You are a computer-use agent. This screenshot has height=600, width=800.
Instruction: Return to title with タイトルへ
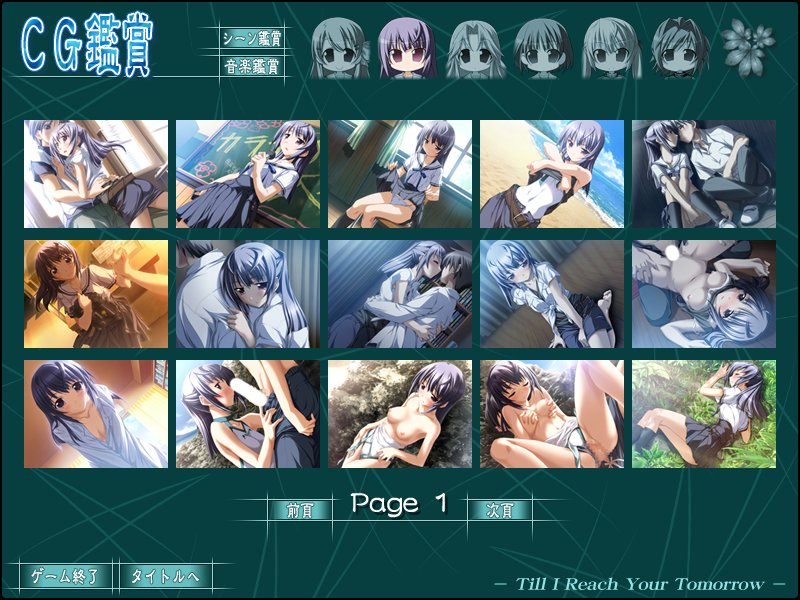click(165, 576)
